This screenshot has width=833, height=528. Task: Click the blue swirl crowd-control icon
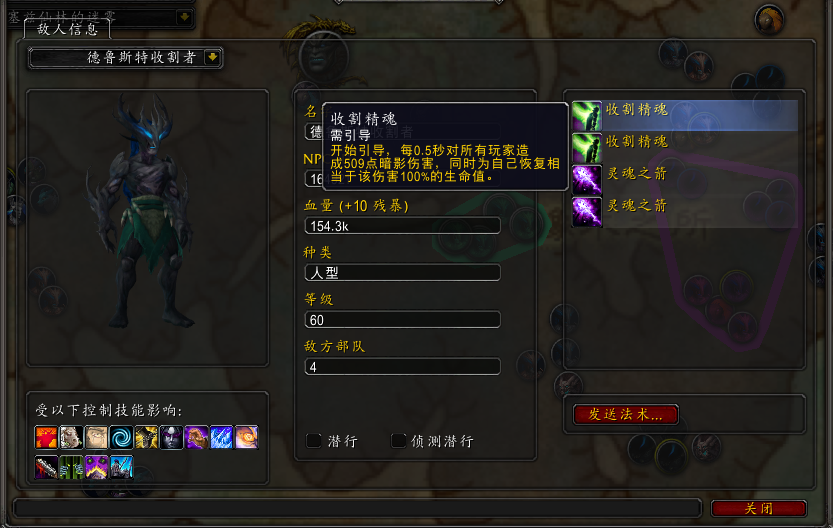pos(121,437)
